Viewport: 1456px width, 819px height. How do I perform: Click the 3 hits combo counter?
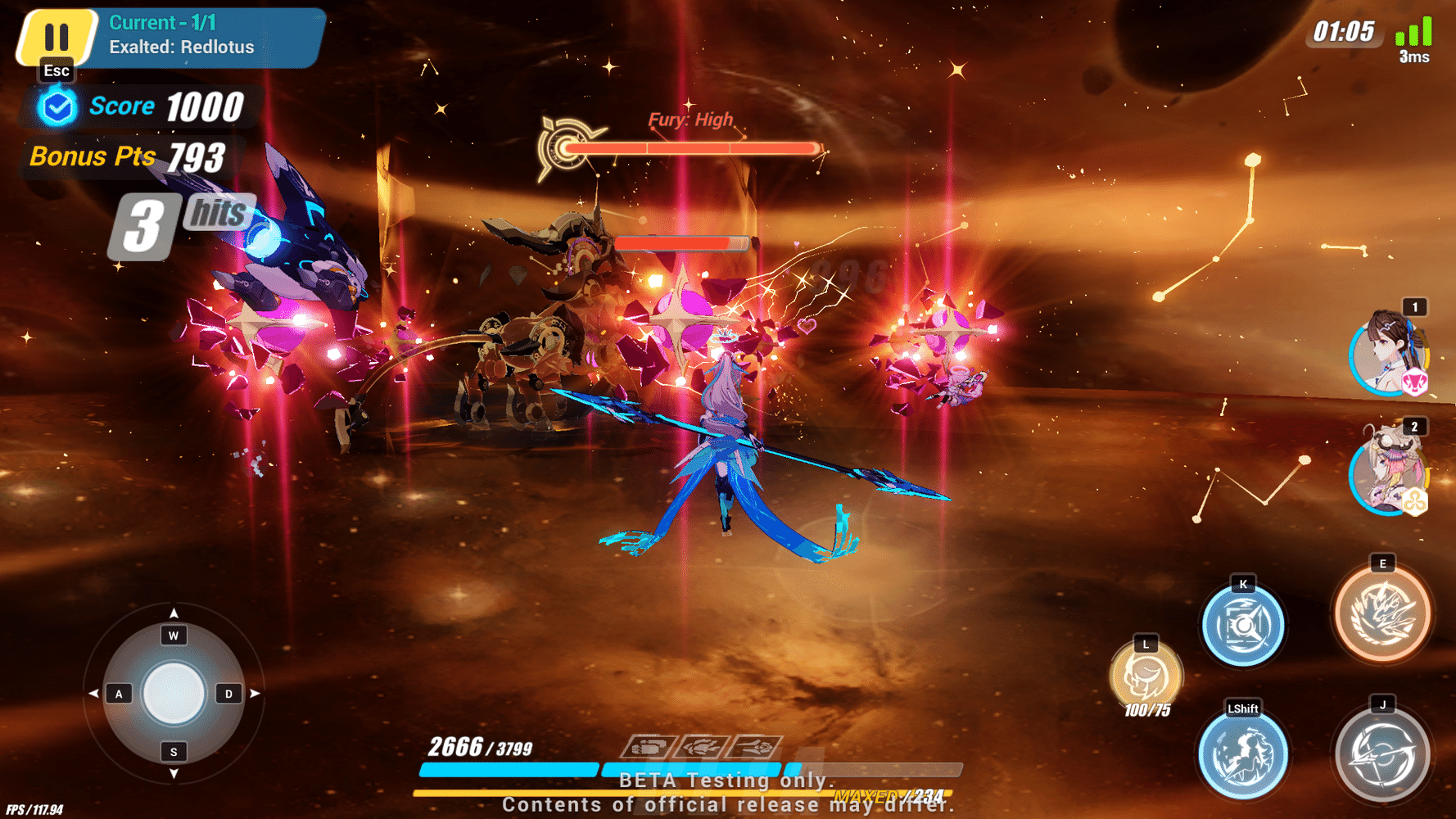(x=176, y=223)
